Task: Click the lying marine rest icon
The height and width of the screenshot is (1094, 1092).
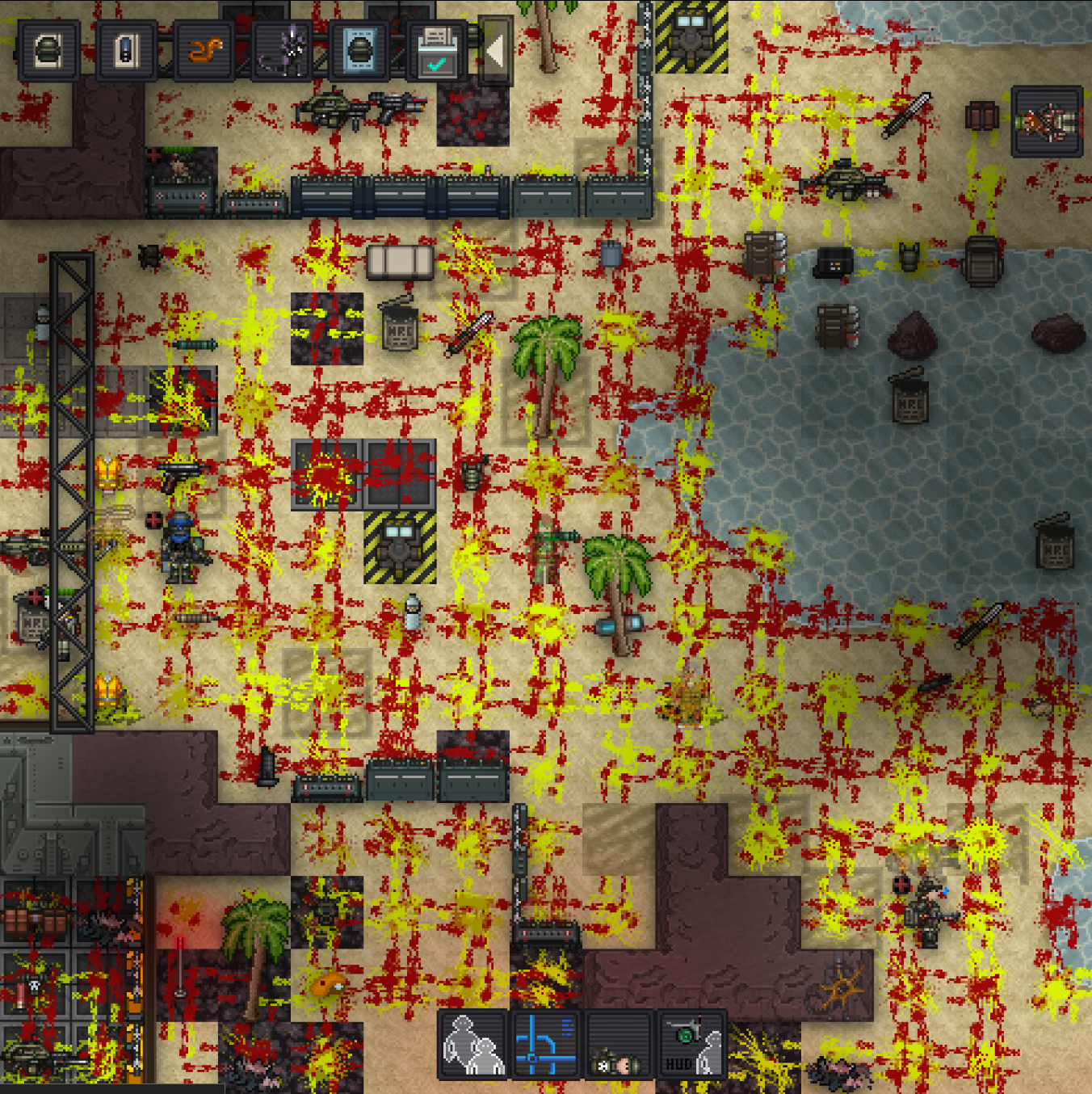Action: pos(619,1044)
